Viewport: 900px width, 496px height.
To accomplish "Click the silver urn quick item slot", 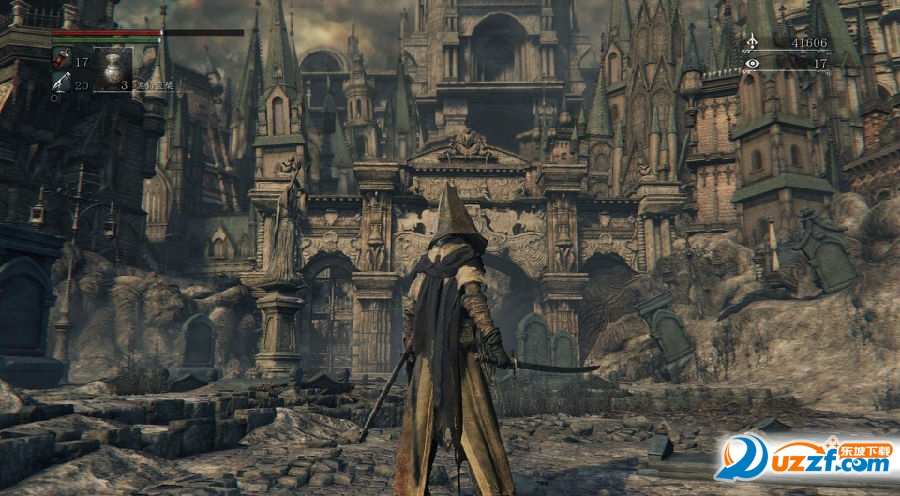I will point(113,69).
